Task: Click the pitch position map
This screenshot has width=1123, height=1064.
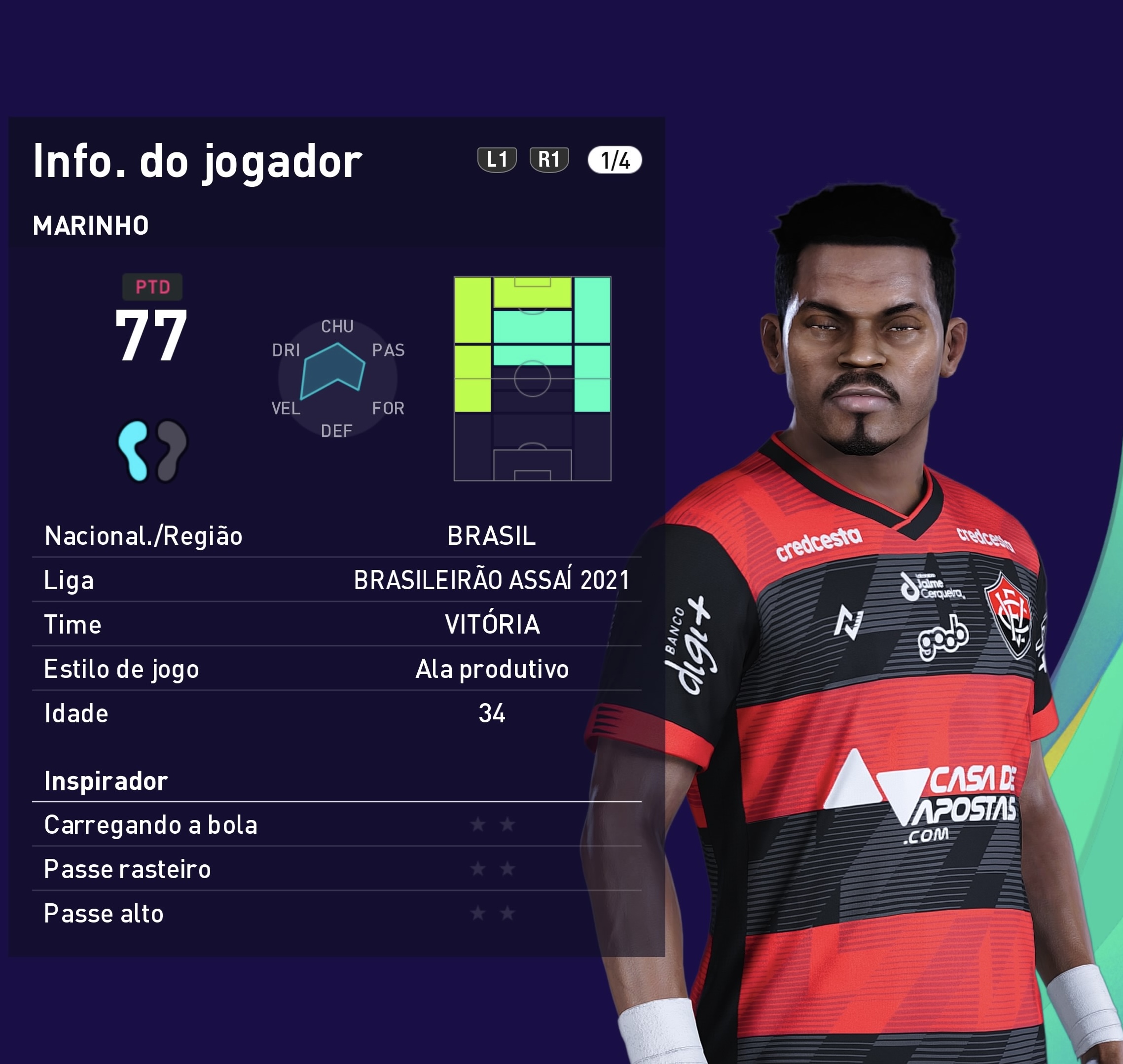Action: pyautogui.click(x=532, y=378)
